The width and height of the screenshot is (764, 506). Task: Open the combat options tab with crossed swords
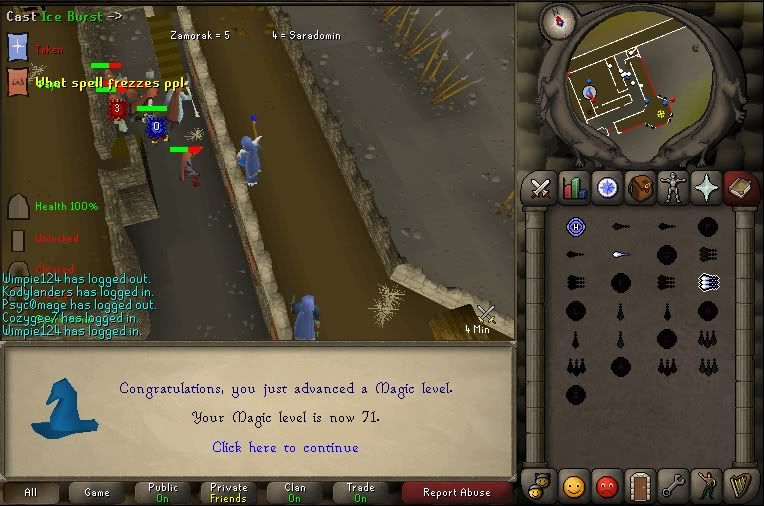[x=541, y=187]
